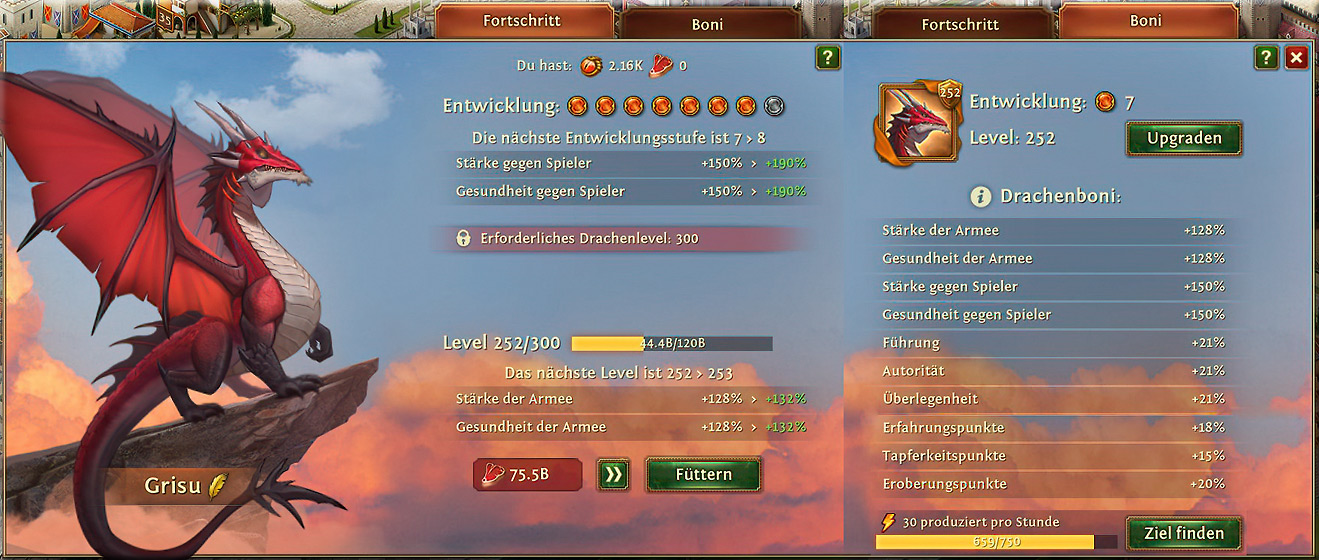Select the highlighted Boni tab

(1145, 21)
